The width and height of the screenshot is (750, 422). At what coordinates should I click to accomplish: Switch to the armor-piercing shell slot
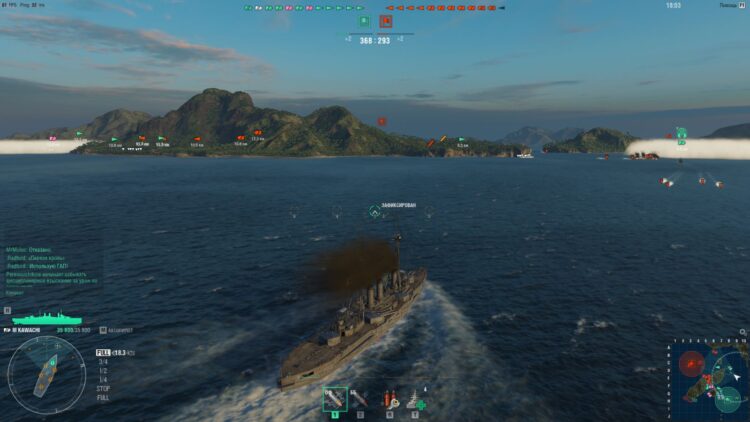(359, 398)
